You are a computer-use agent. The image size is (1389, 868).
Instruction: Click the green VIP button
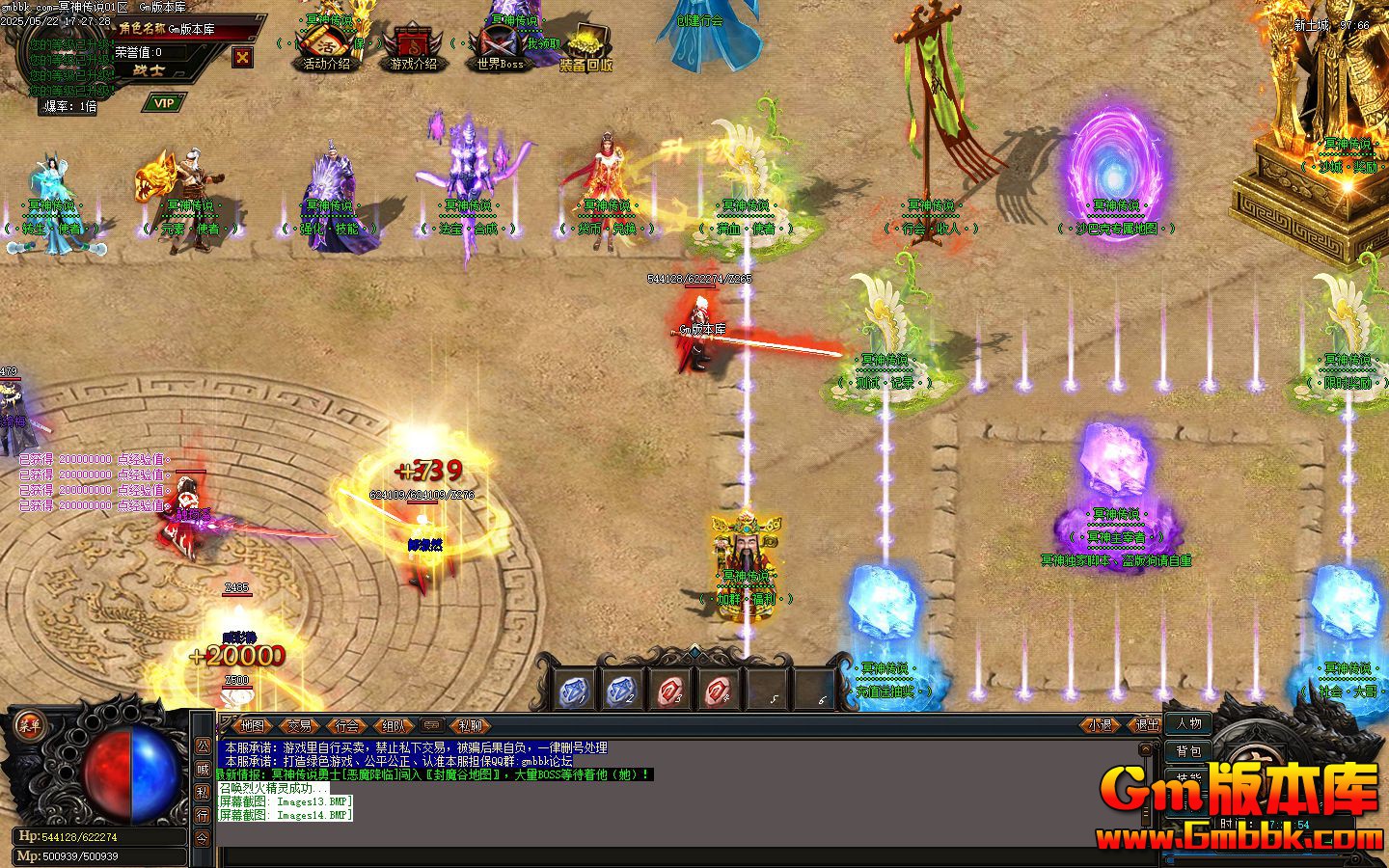coord(164,103)
